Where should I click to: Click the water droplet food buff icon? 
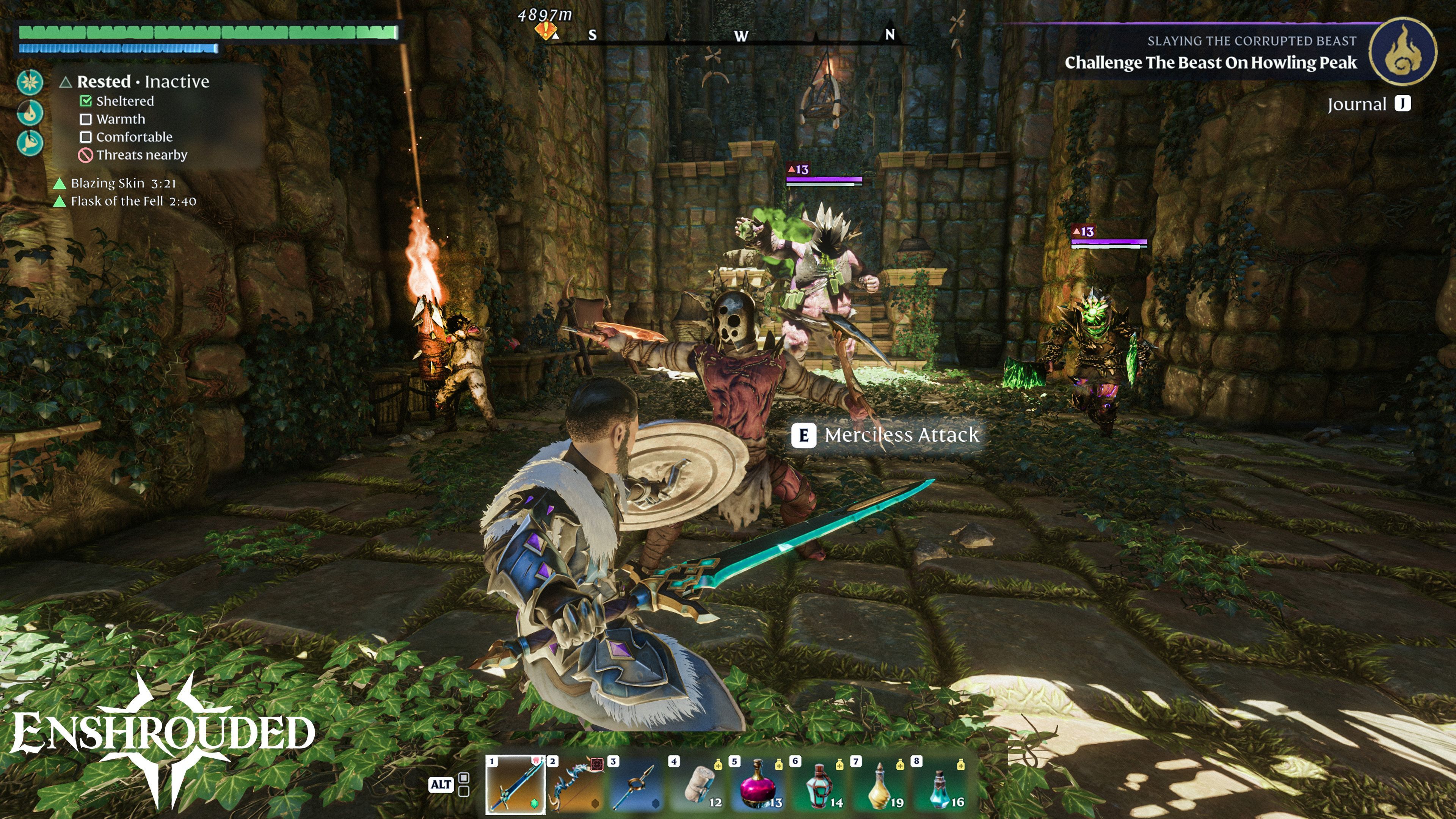(30, 113)
